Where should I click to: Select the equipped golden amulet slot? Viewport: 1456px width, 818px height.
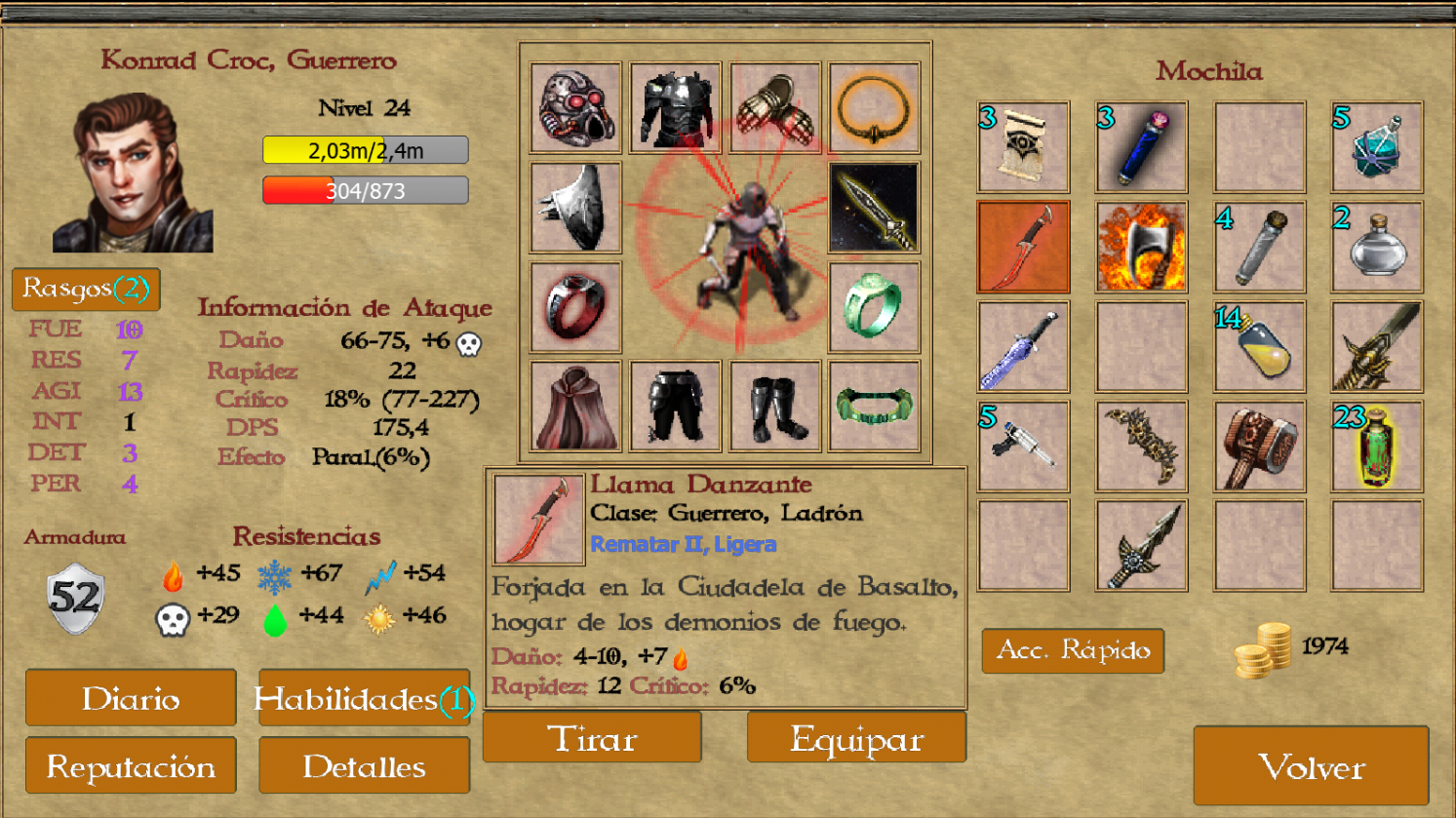coord(874,108)
